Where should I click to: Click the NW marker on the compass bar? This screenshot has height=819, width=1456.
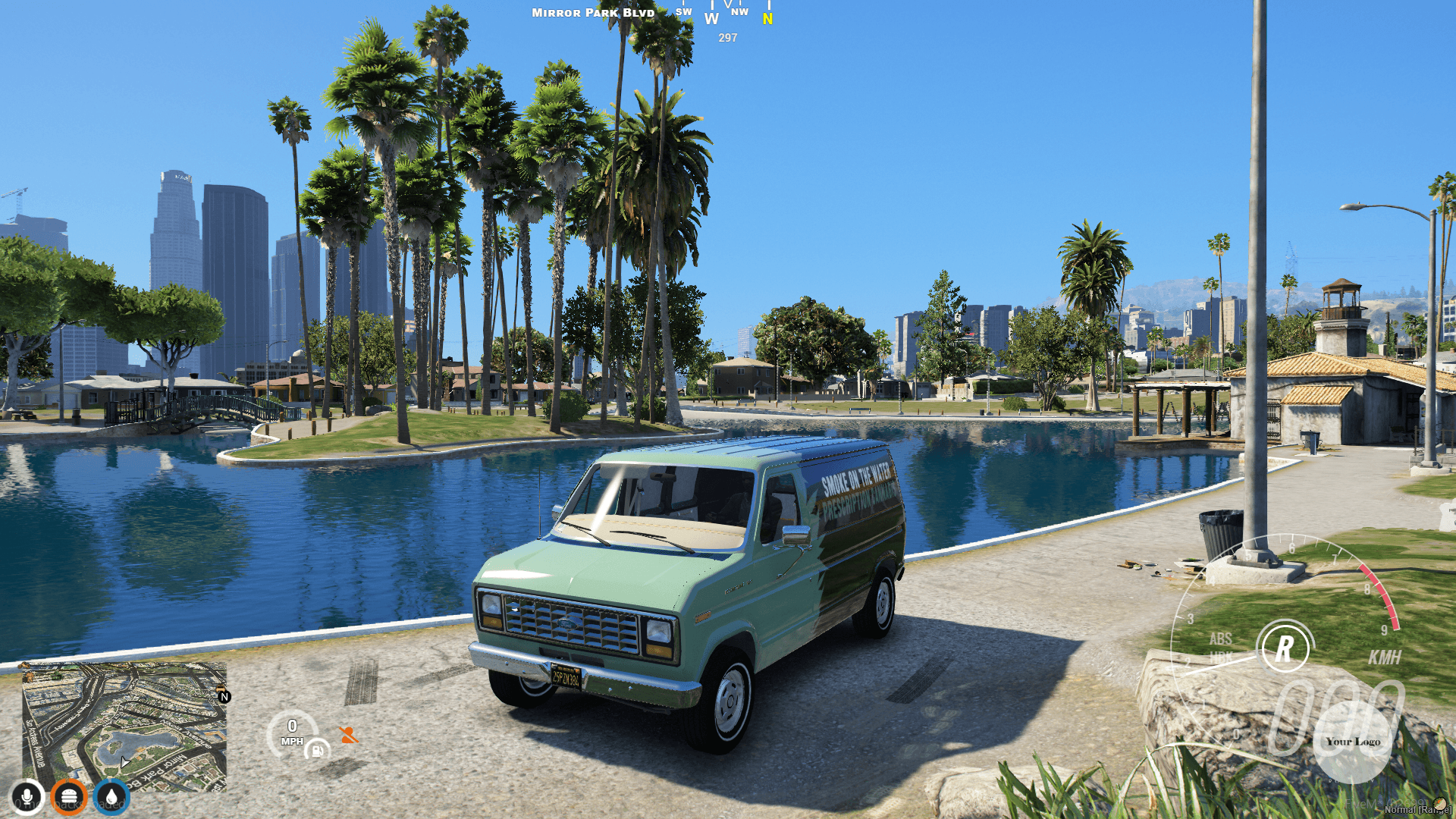pos(739,11)
